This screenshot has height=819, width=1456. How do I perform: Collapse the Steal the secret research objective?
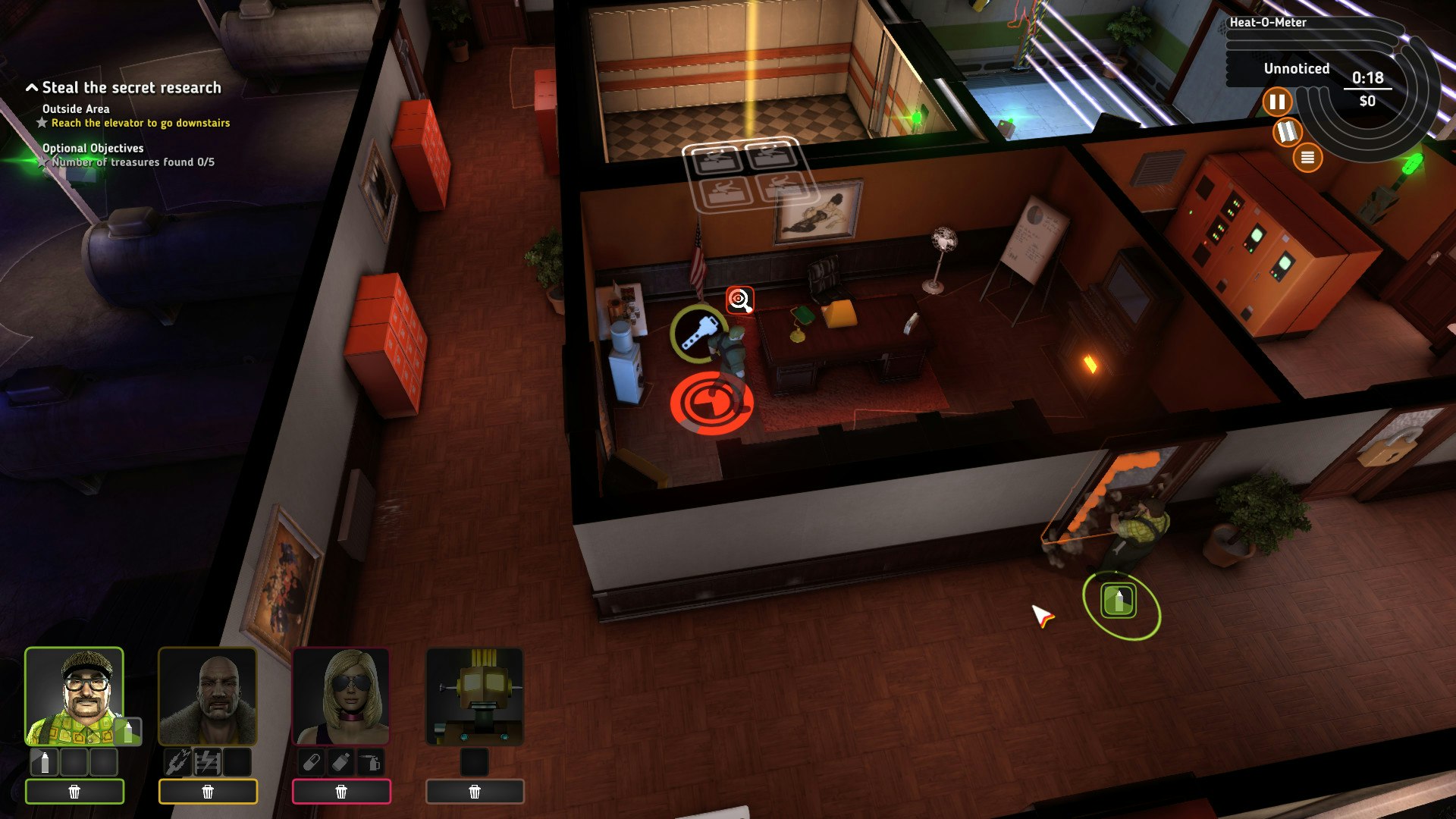pos(31,86)
